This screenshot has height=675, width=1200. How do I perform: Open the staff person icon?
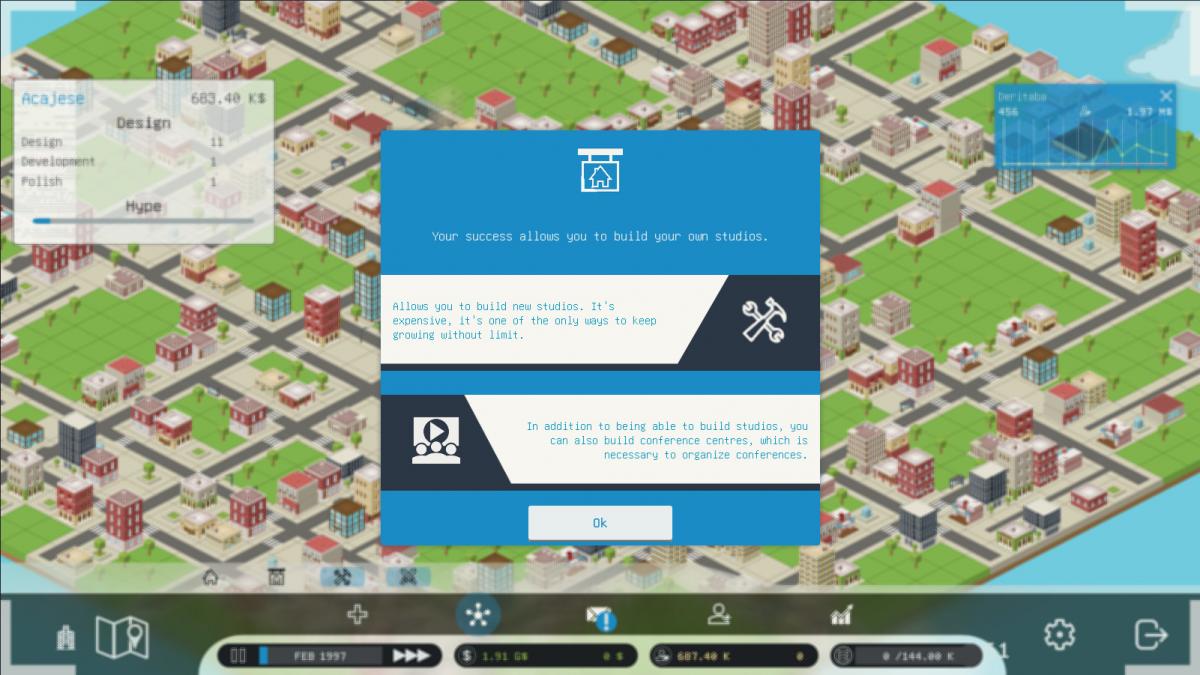[x=718, y=615]
